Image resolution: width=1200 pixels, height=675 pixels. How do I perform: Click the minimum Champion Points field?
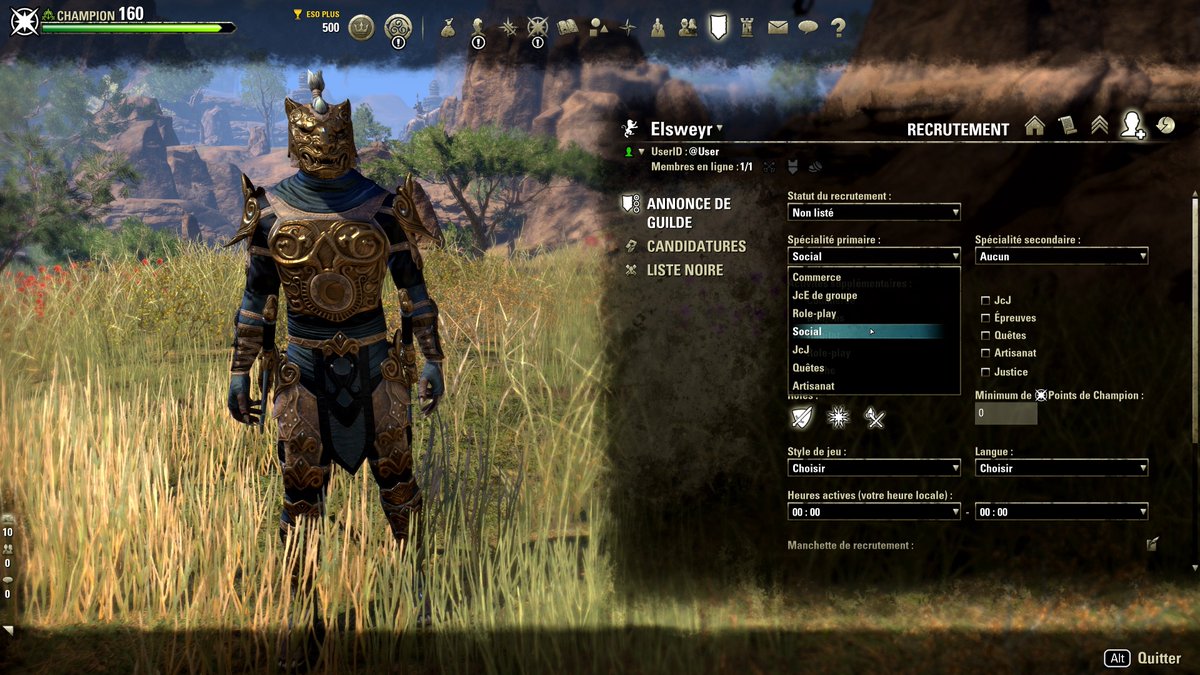coord(1006,413)
